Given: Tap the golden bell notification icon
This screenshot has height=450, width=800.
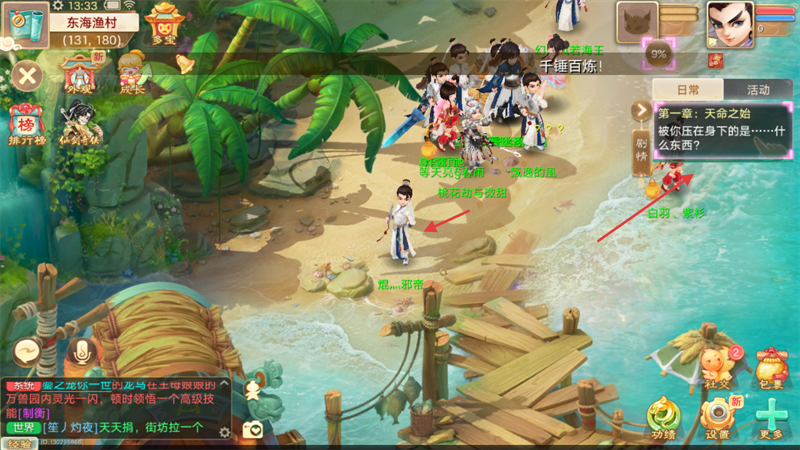Looking at the screenshot, I should pyautogui.click(x=185, y=64).
